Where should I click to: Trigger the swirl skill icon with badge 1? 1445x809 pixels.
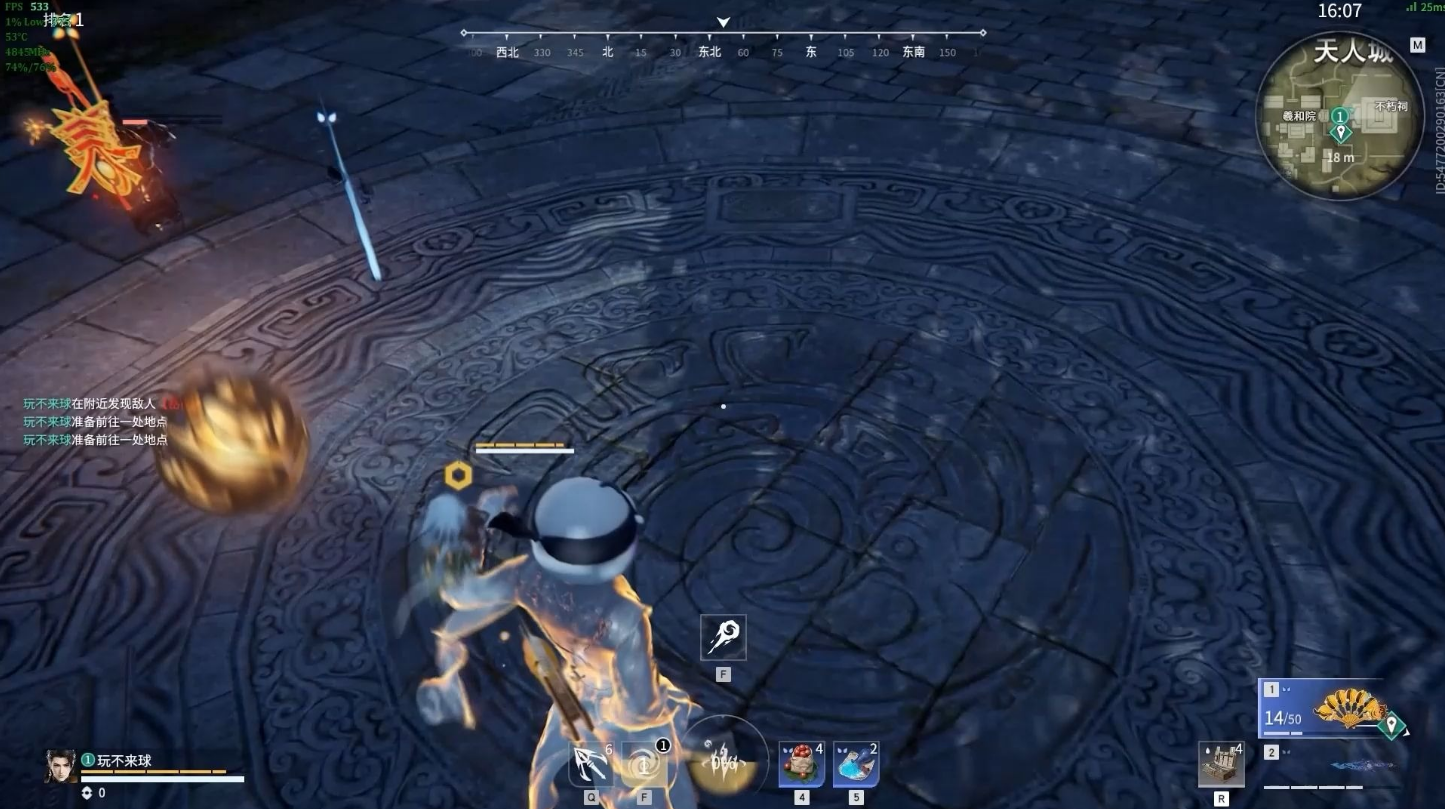(x=644, y=766)
